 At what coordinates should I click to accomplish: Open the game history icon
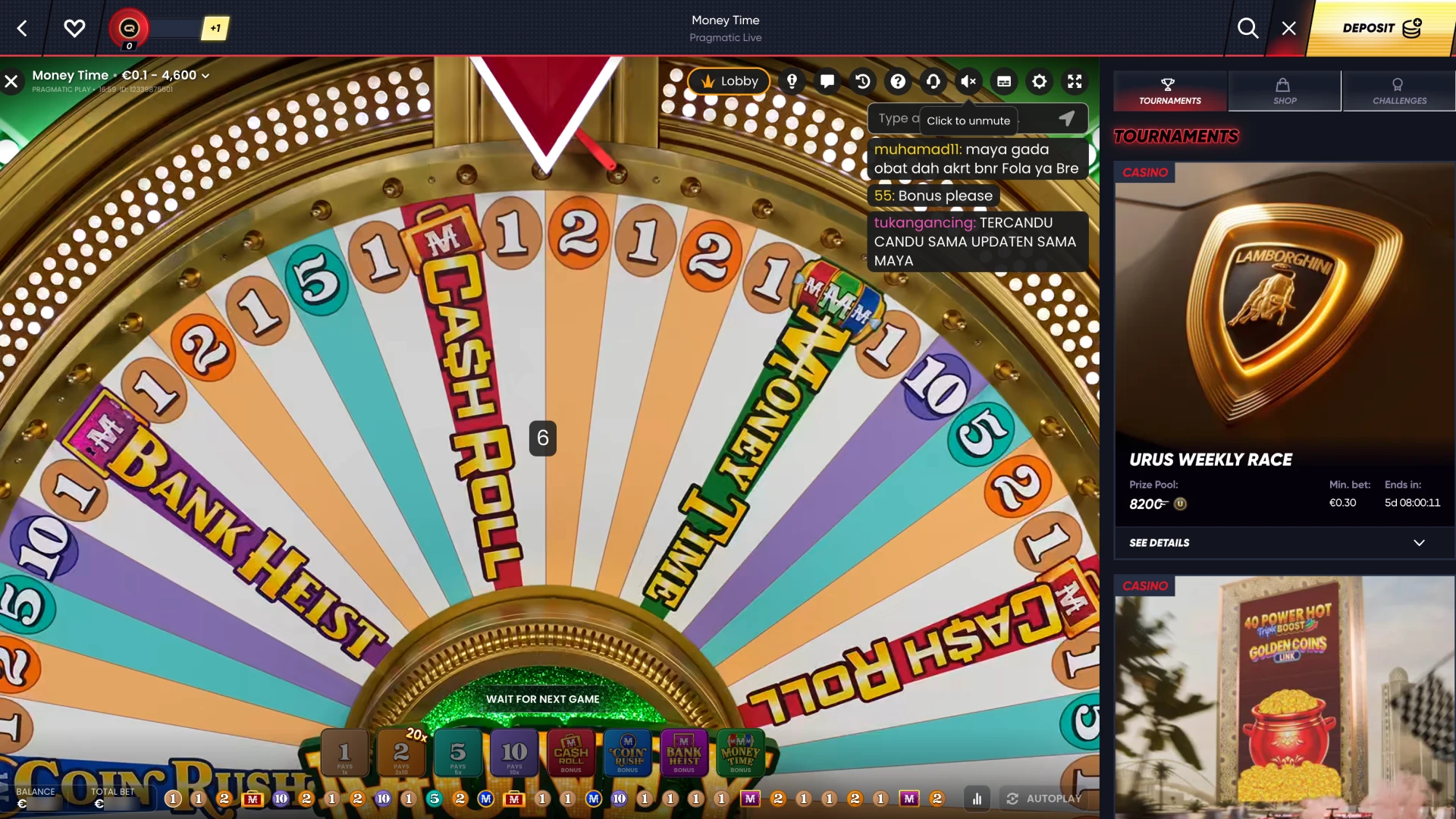[863, 81]
